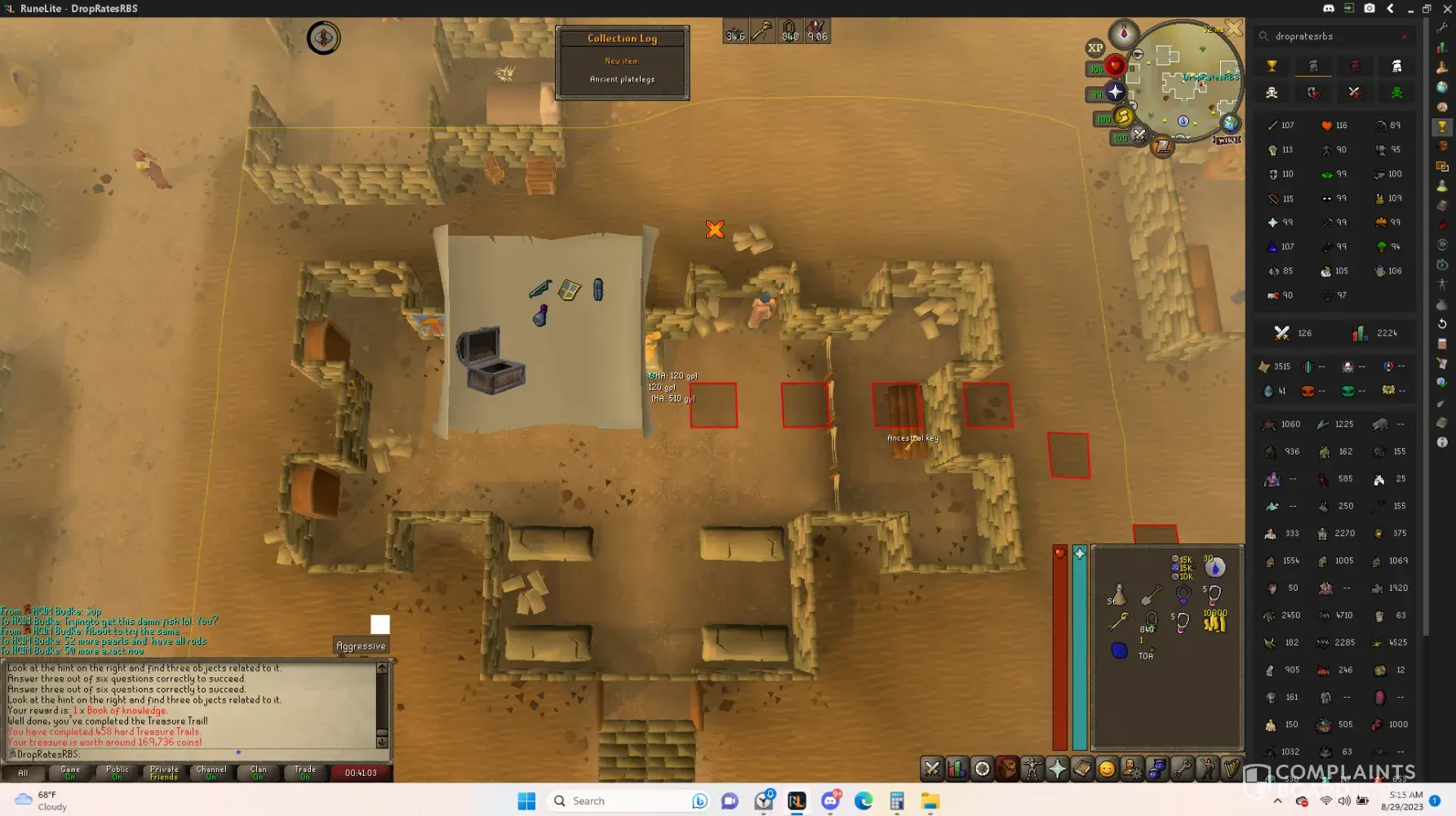Switch to the Clan chat tab

pos(258,773)
